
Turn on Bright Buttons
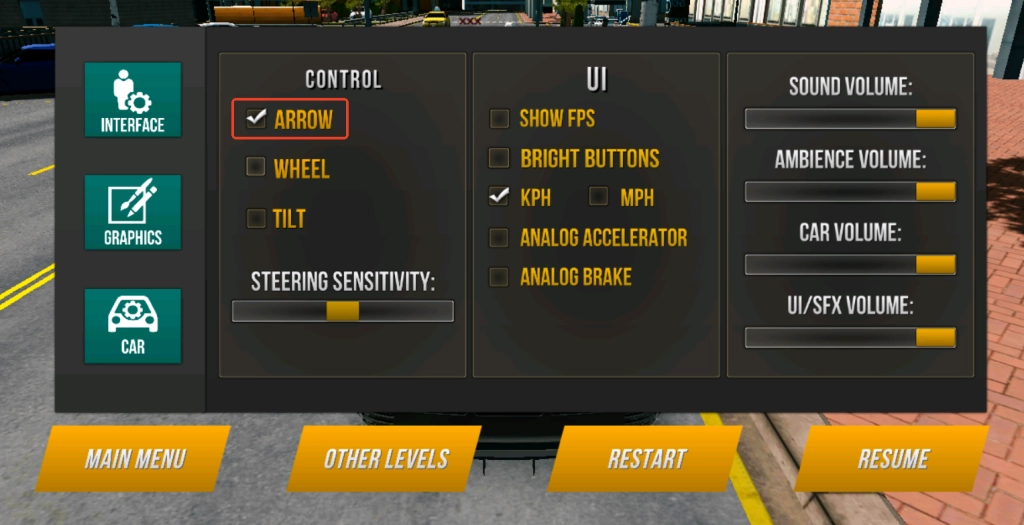499,158
